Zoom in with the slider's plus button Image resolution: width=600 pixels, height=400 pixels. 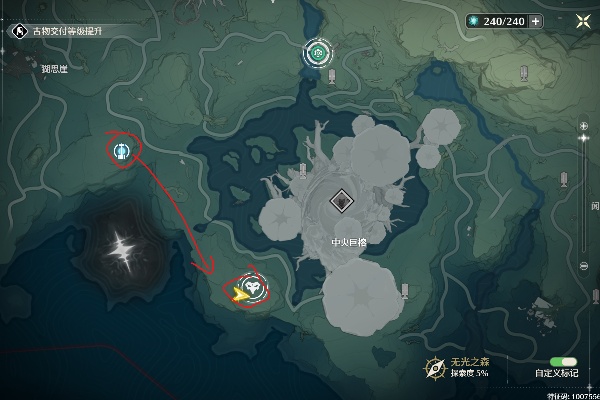point(583,125)
